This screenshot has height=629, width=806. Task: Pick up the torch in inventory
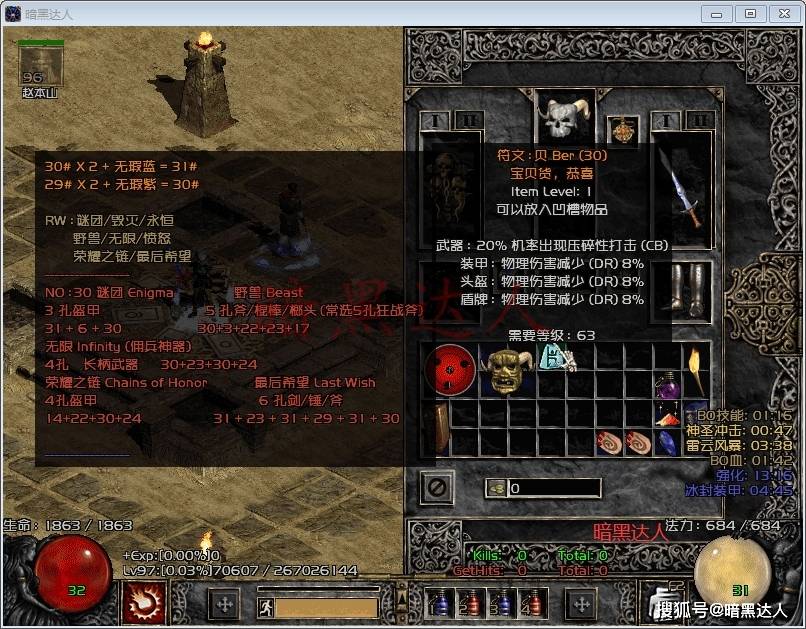(x=695, y=372)
